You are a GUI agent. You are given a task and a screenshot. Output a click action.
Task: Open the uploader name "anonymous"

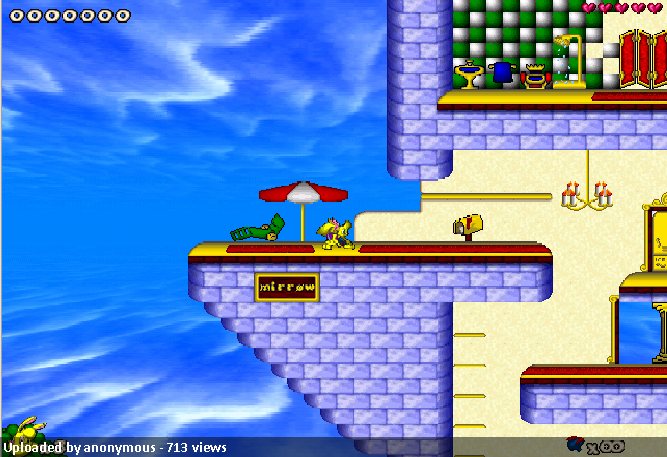coord(119,448)
